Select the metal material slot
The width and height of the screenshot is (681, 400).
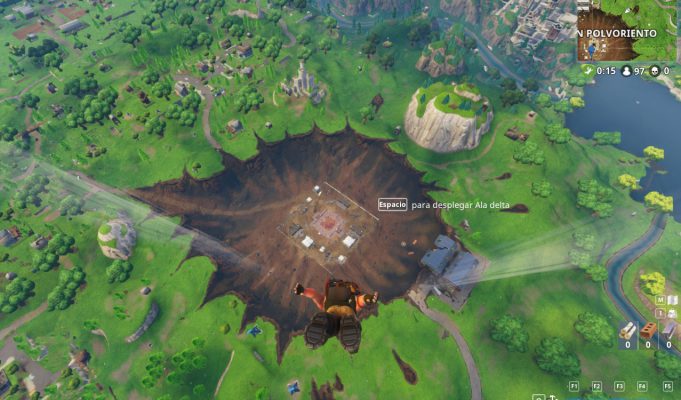click(x=669, y=332)
